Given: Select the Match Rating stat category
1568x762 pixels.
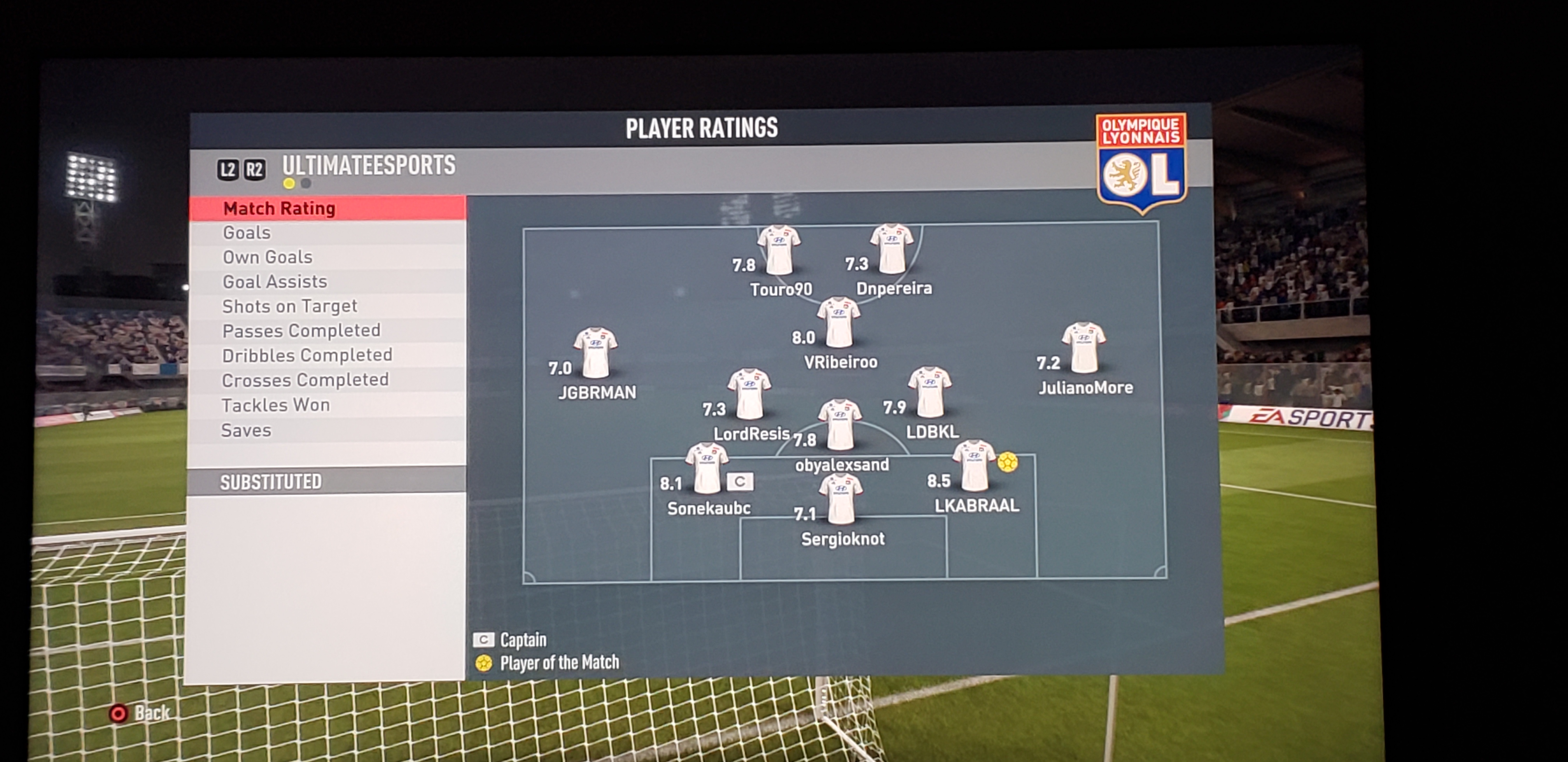Looking at the screenshot, I should coord(279,209).
